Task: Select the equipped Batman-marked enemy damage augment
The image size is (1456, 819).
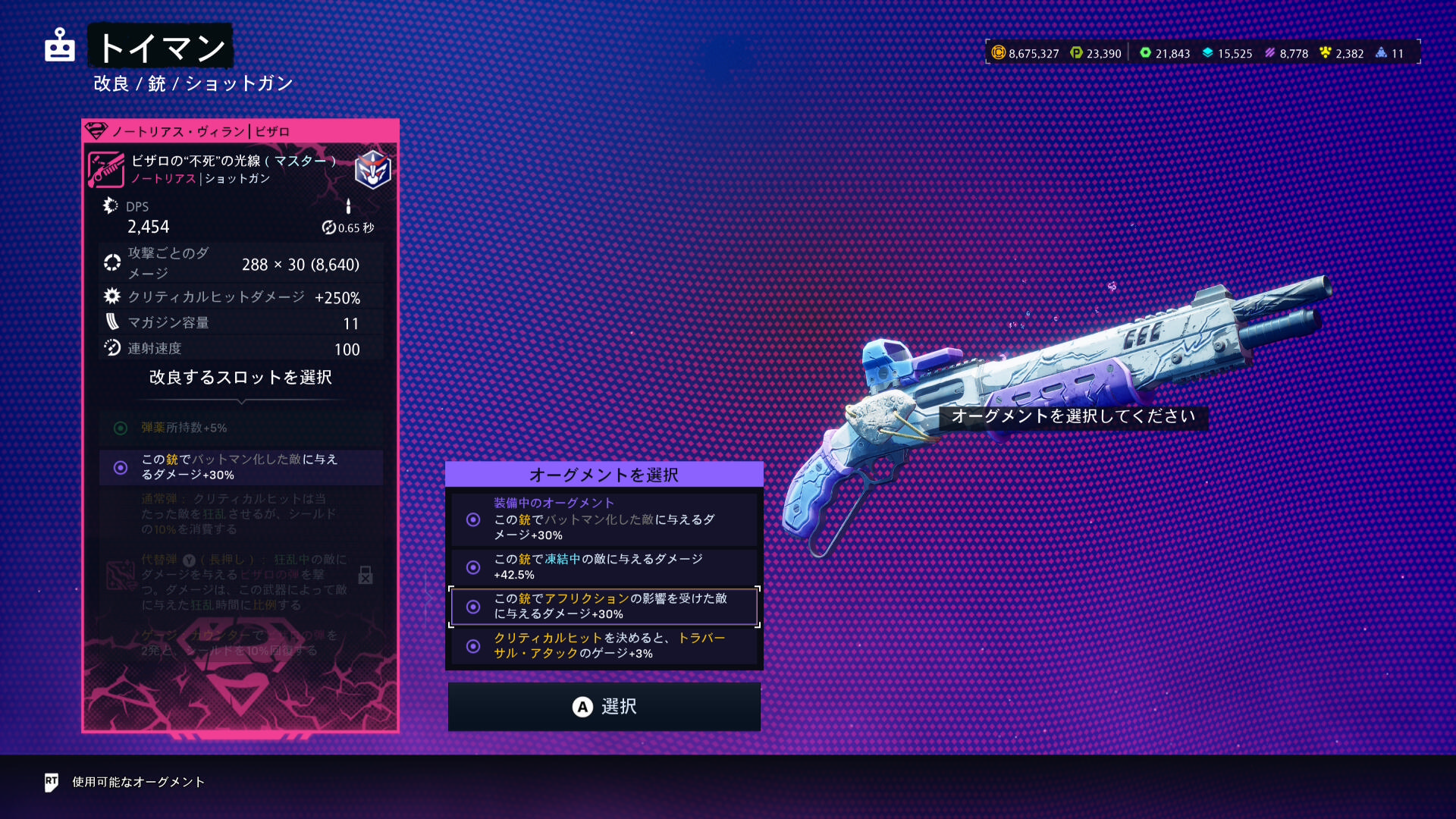Action: (604, 520)
